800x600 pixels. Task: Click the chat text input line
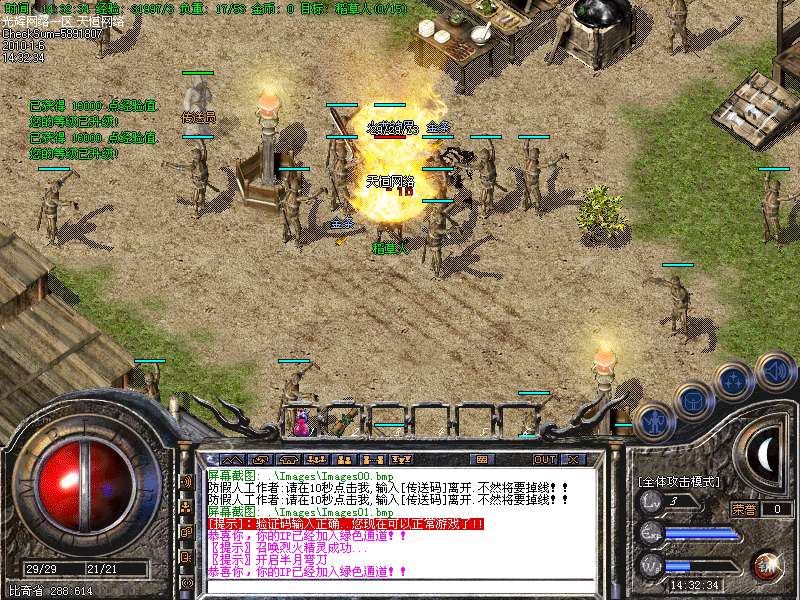pos(400,586)
